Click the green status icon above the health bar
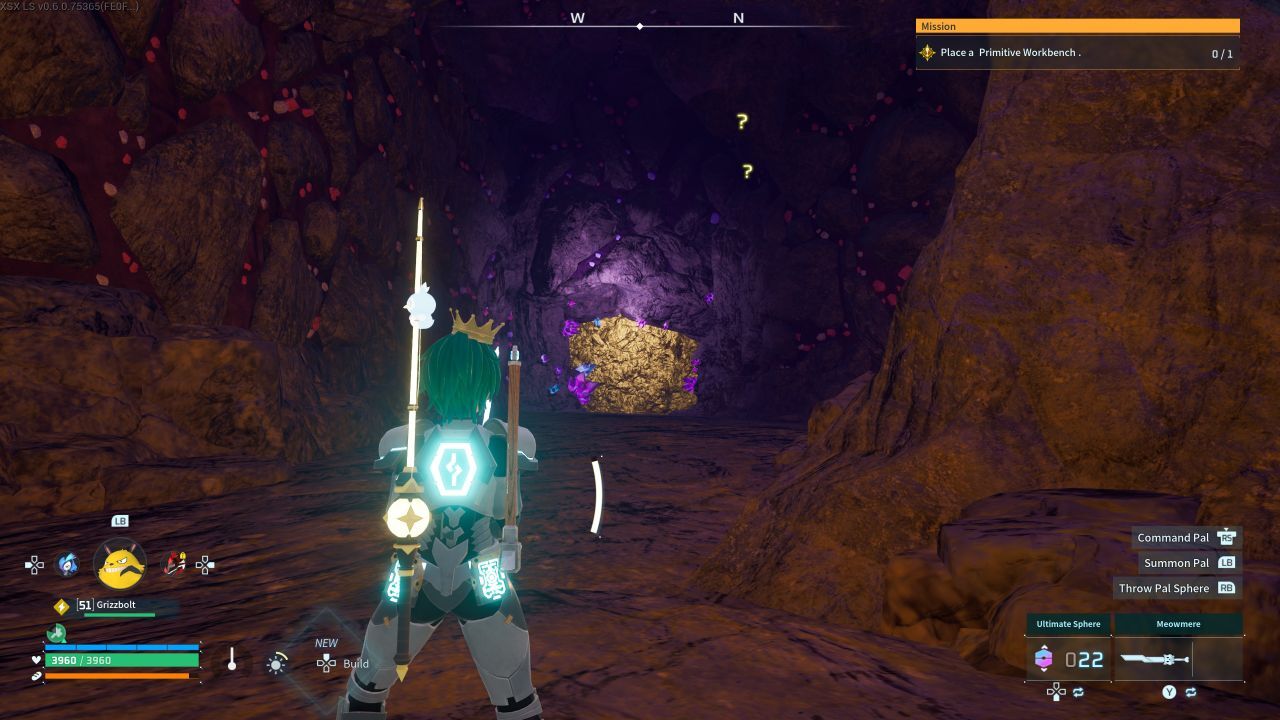This screenshot has width=1280, height=720. (x=55, y=633)
